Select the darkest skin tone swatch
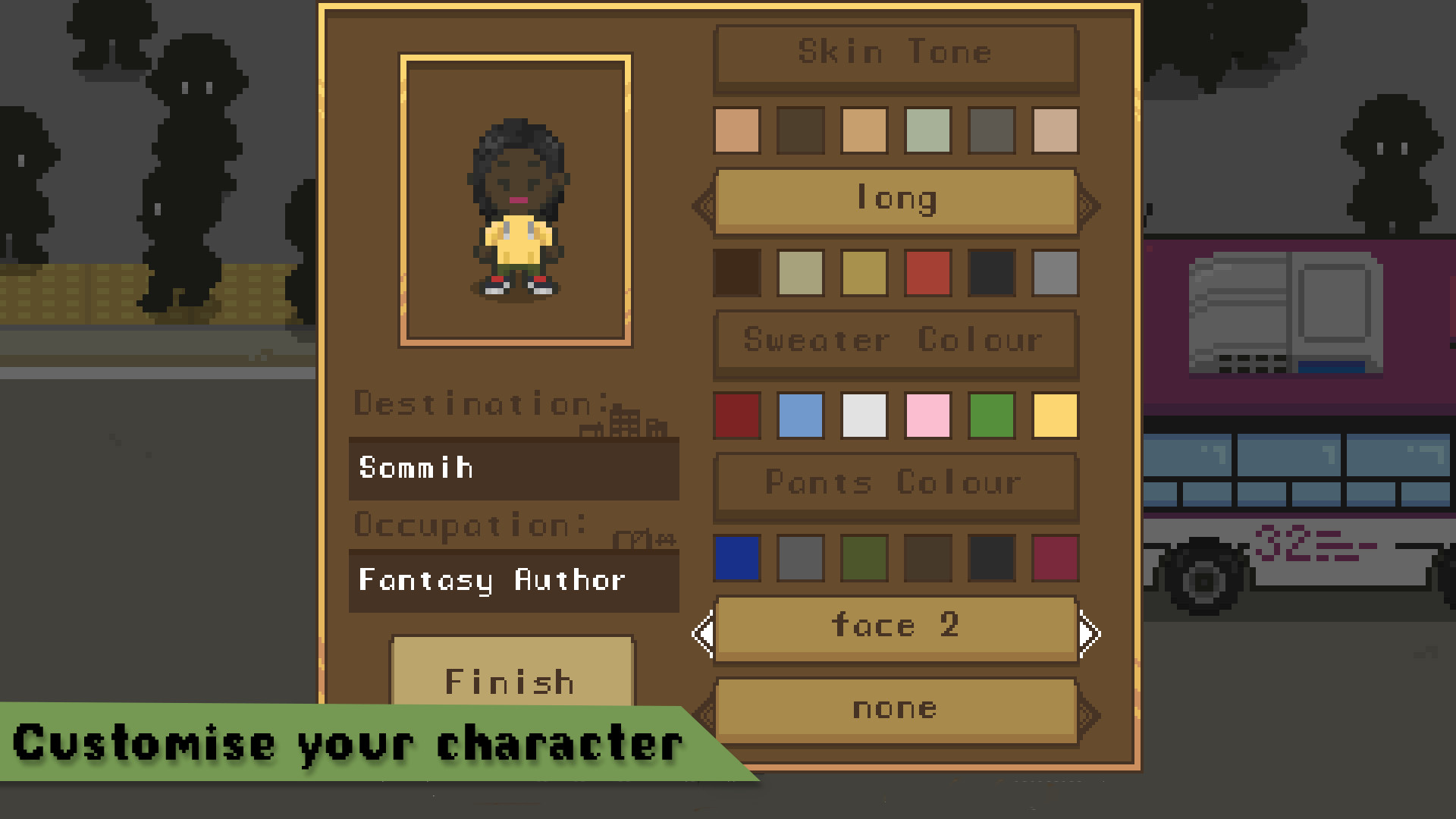The height and width of the screenshot is (819, 1456). click(x=800, y=128)
